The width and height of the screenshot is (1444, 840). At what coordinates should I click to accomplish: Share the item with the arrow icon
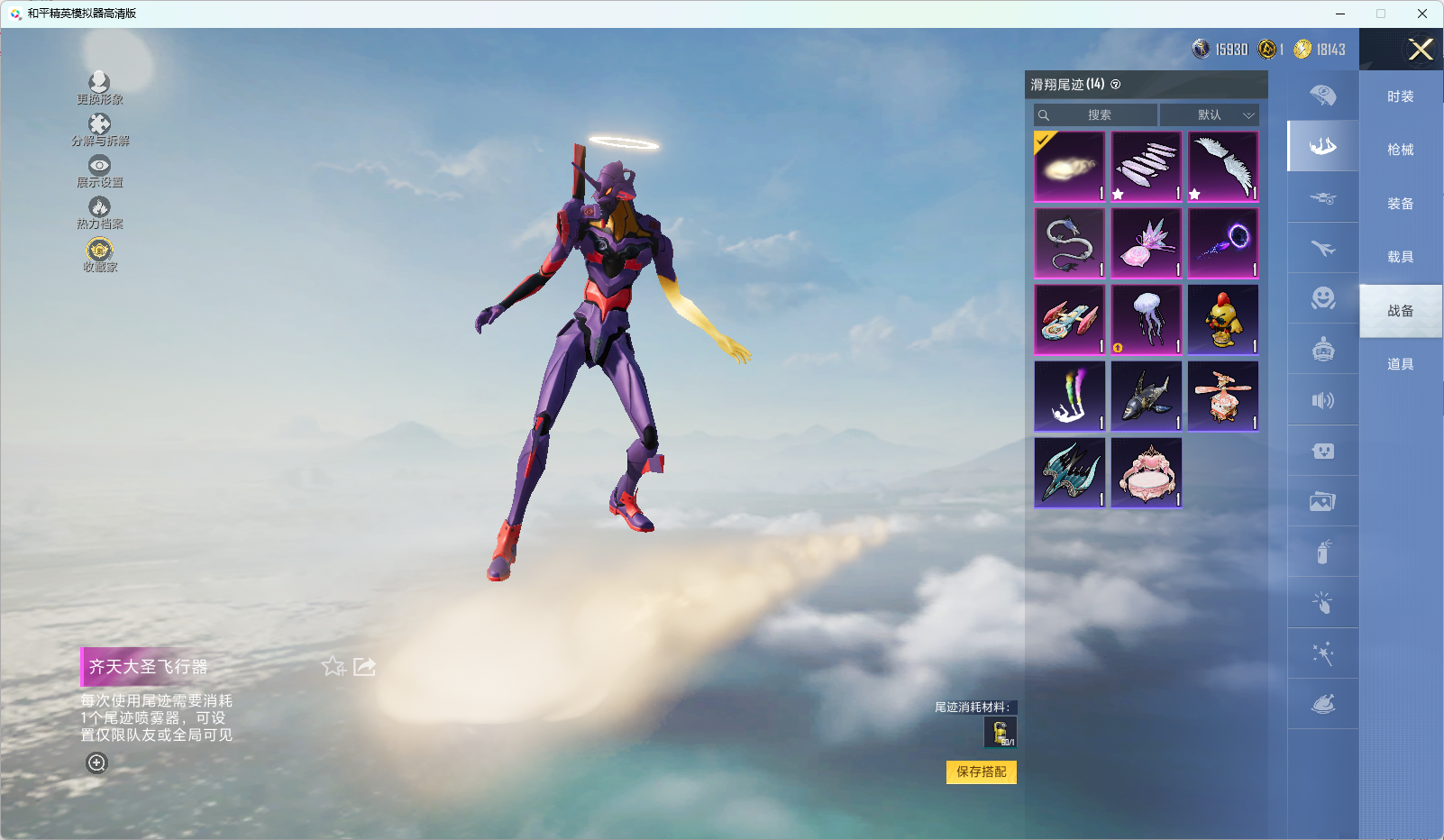[x=364, y=666]
